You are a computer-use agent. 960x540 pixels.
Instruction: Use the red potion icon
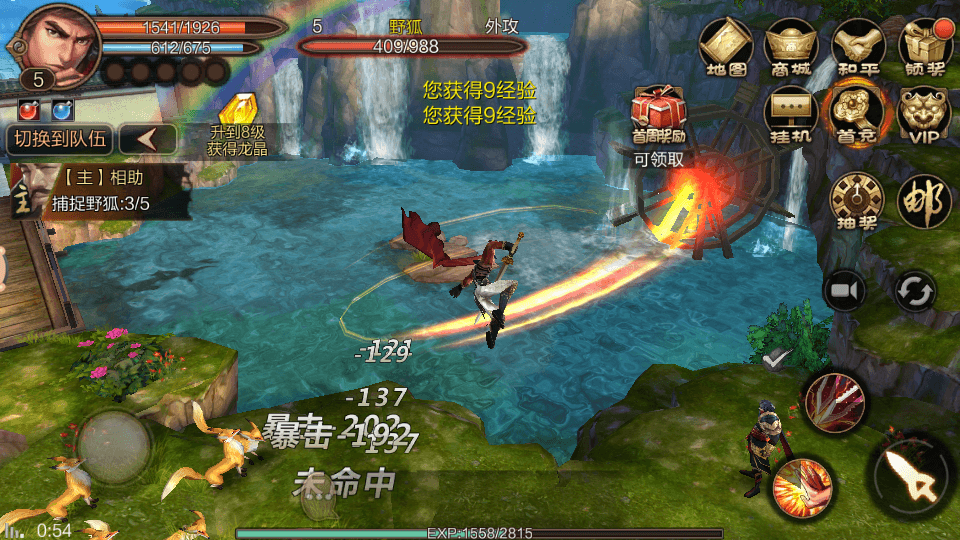(x=30, y=109)
